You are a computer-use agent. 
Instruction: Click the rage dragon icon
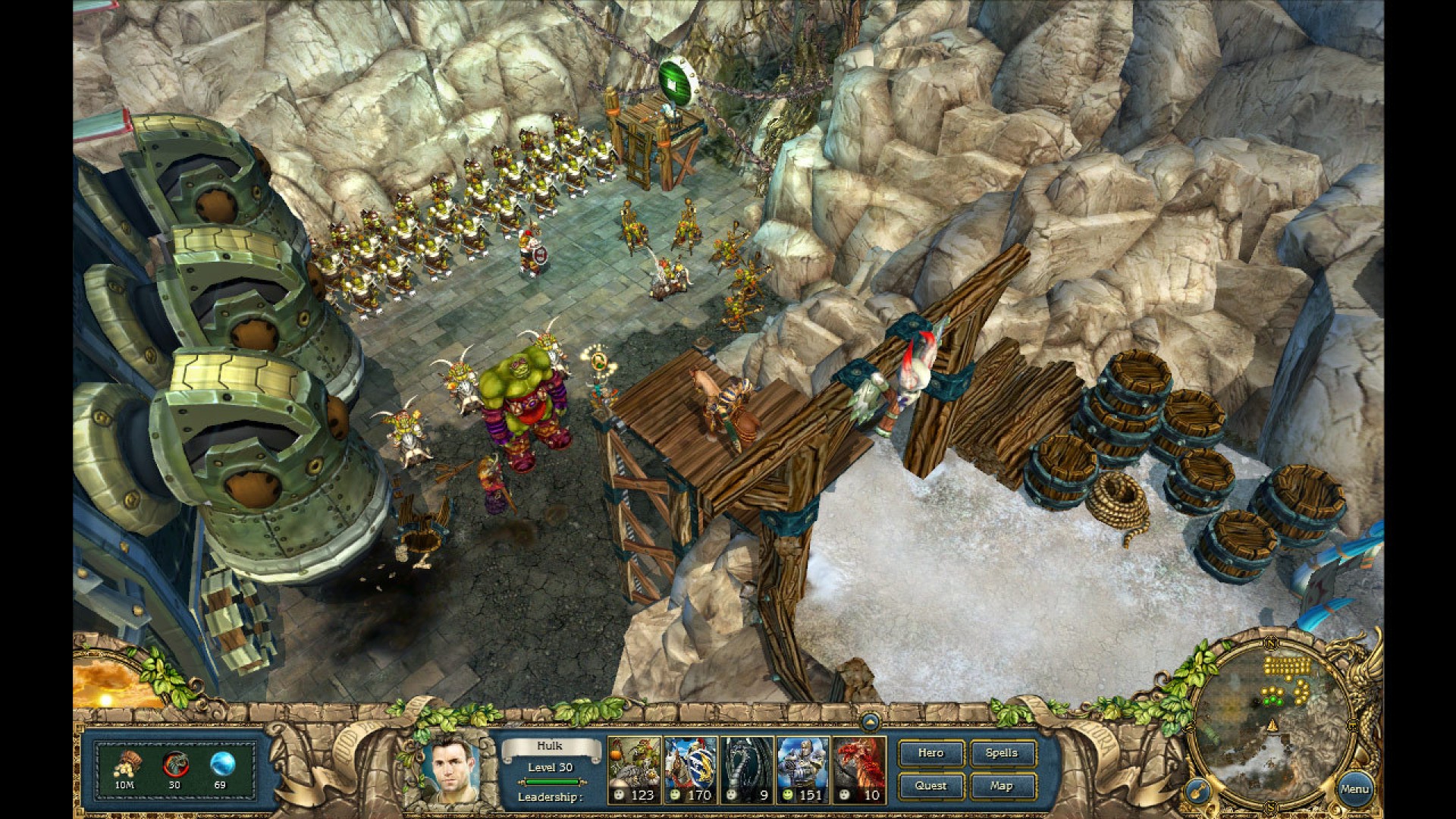pos(174,764)
